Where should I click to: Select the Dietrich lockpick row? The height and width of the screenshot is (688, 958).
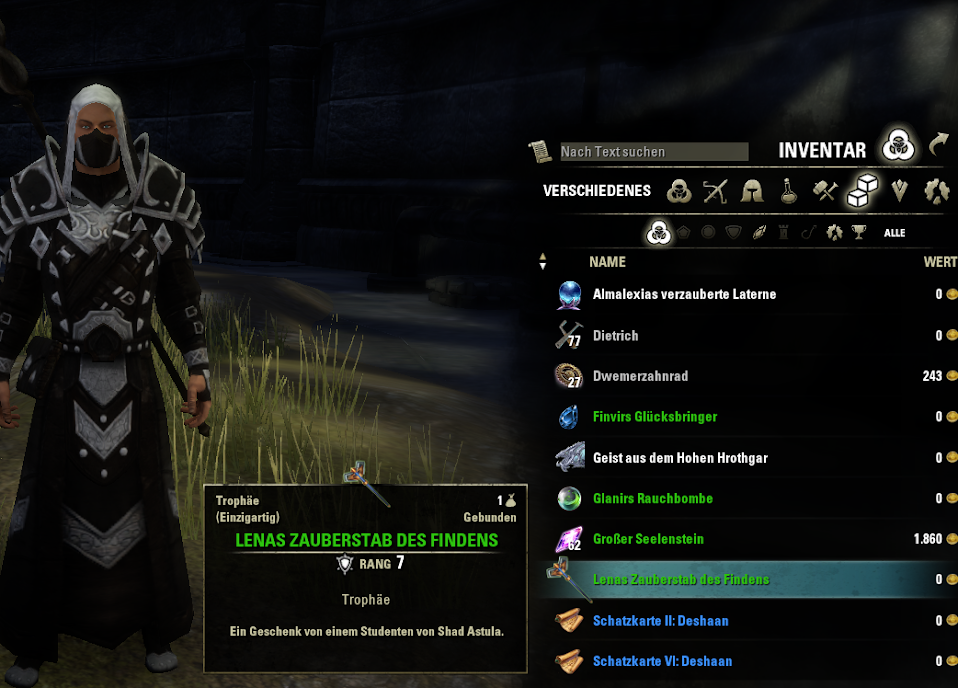(x=615, y=335)
